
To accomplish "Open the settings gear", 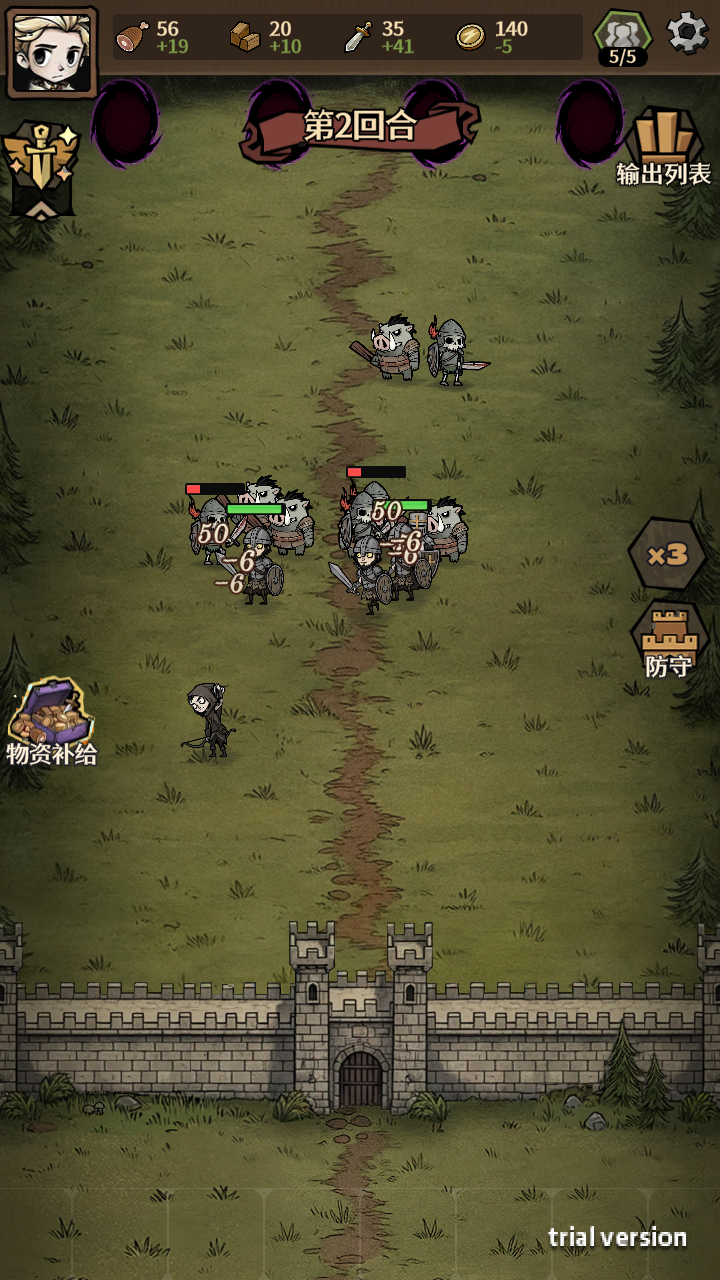I will point(687,34).
